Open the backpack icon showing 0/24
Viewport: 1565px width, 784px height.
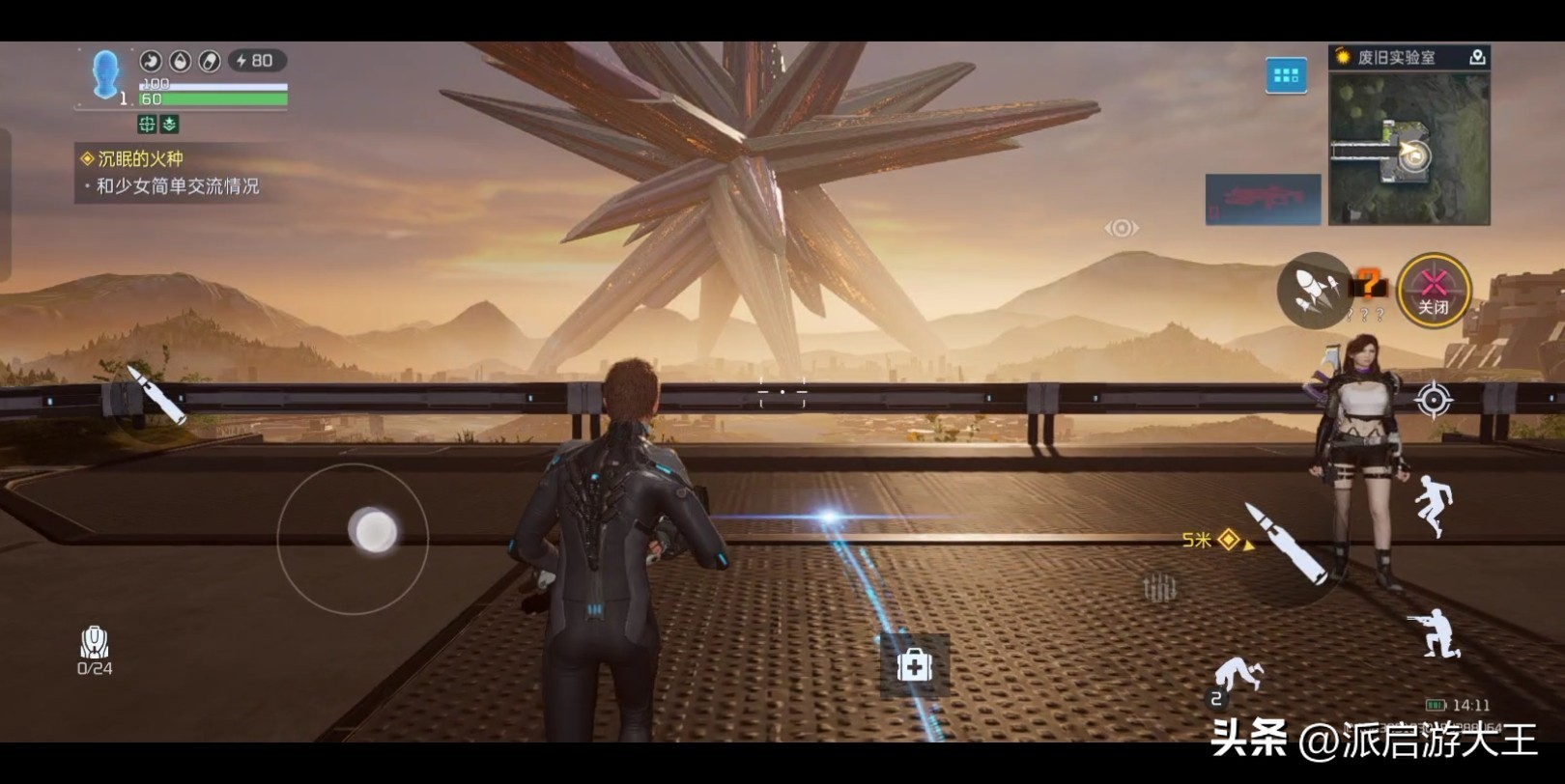tap(95, 649)
